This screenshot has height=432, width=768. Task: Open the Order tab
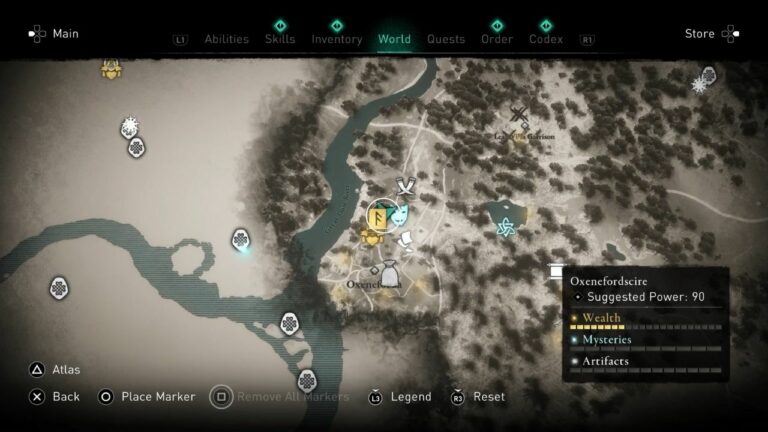coord(497,39)
